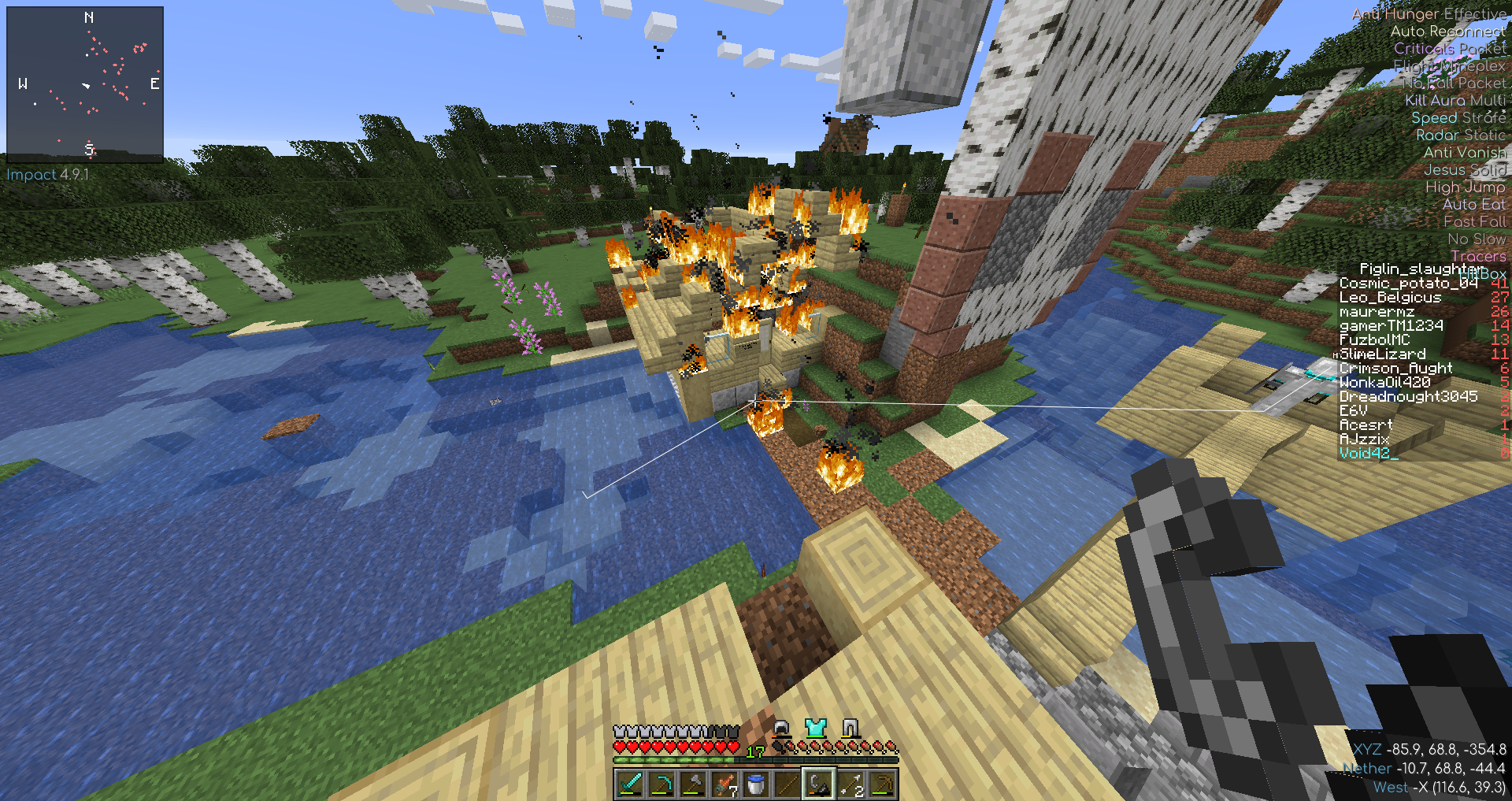The width and height of the screenshot is (1512, 801).
Task: Select Leo_Belgicus in the player list
Action: point(1390,298)
